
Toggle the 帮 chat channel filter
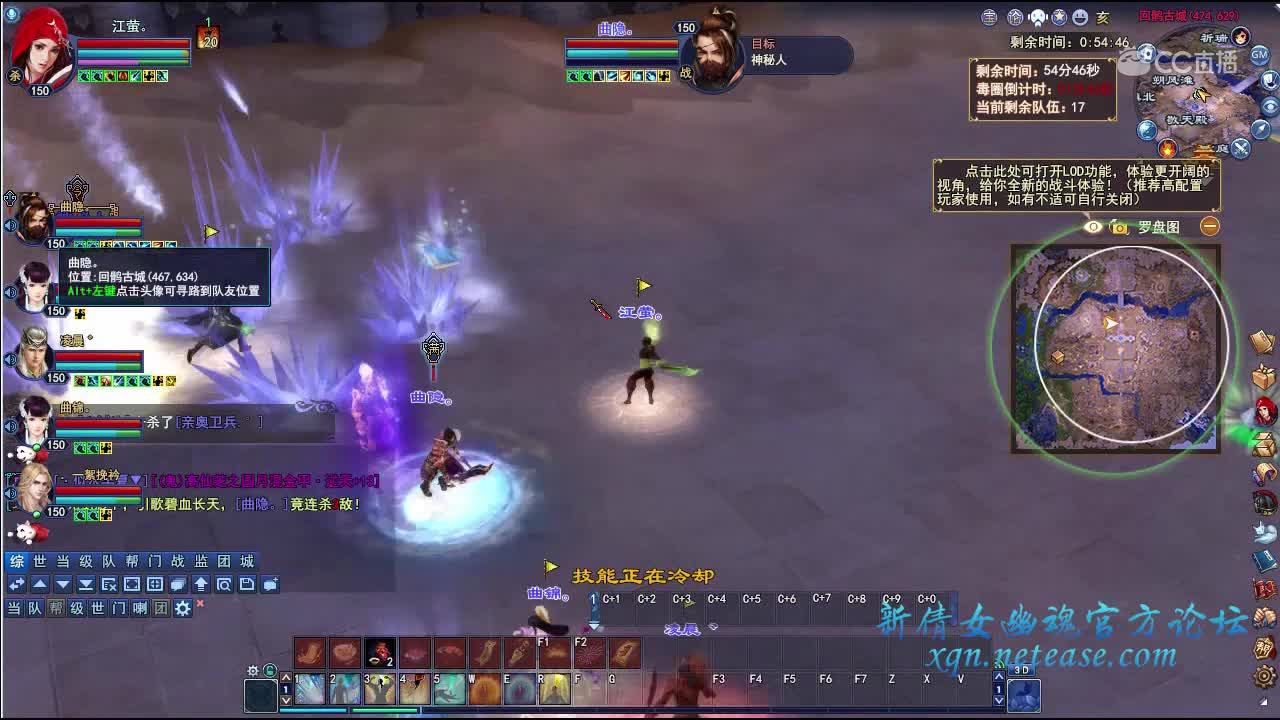(x=58, y=607)
